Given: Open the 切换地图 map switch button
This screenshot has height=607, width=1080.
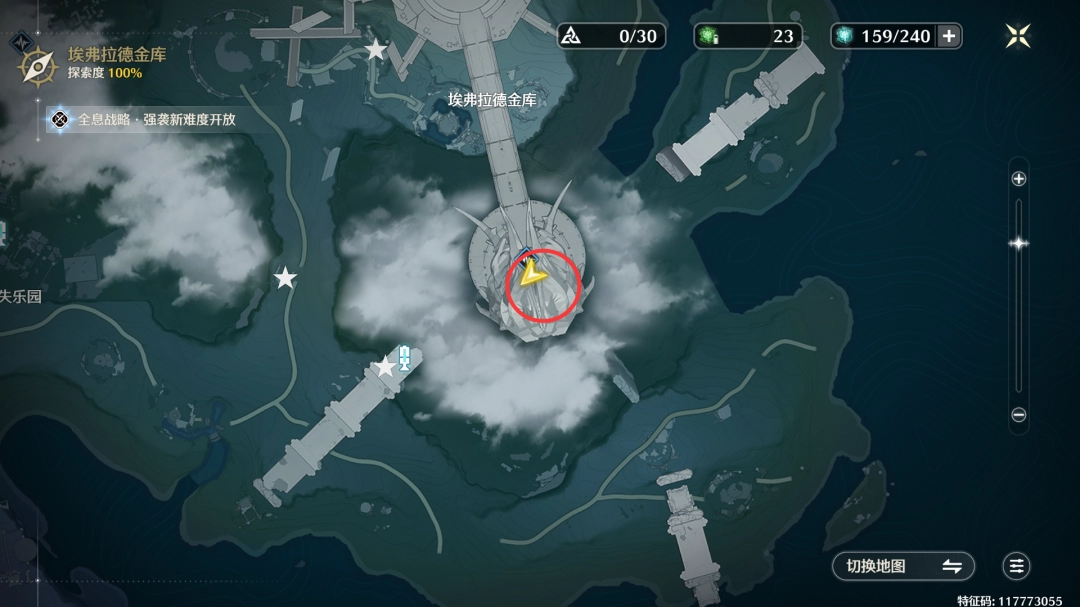Looking at the screenshot, I should coord(903,566).
